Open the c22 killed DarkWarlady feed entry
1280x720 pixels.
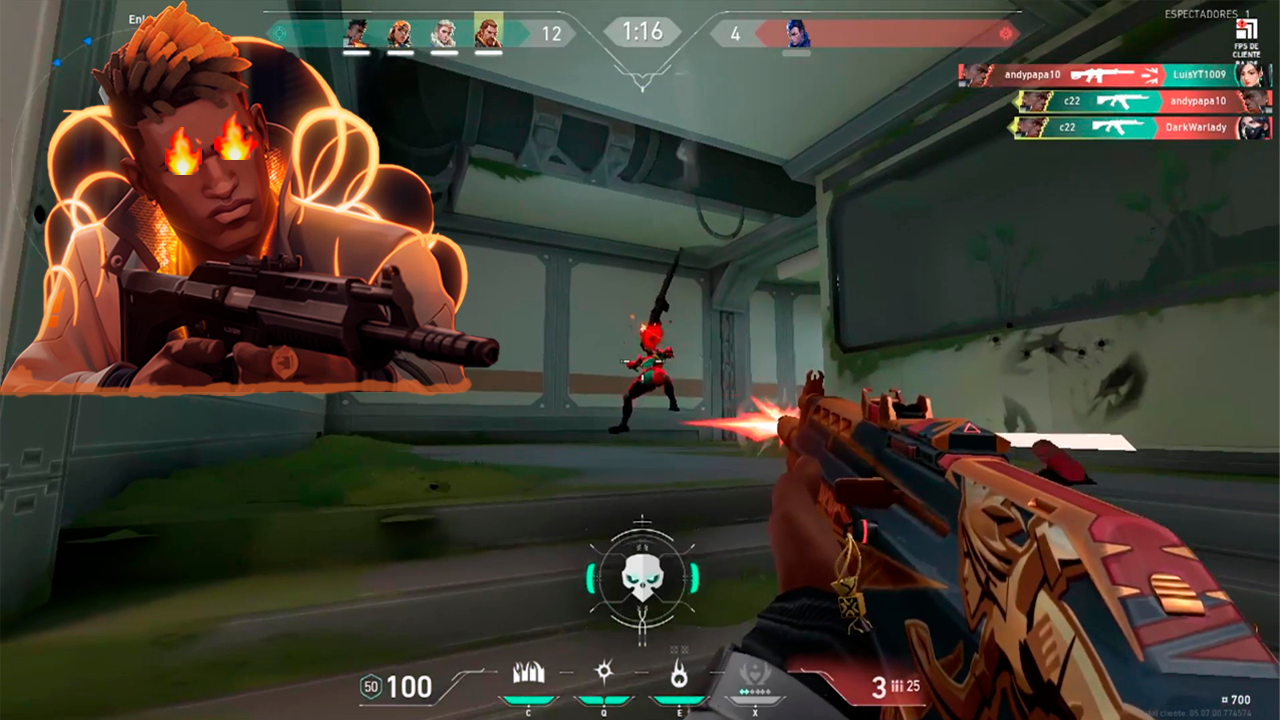1143,127
